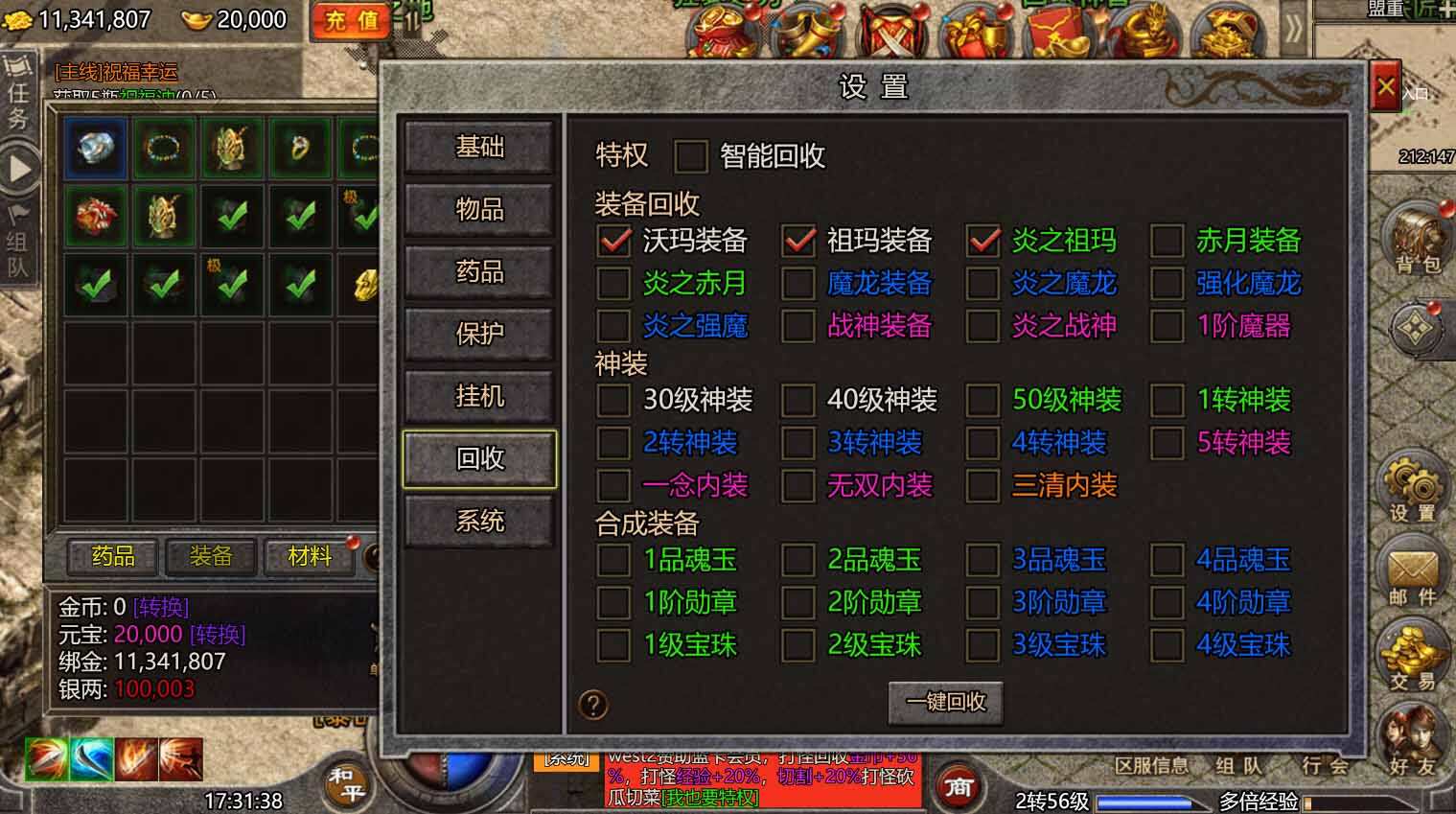Switch to the 材料 inventory tab

307,557
